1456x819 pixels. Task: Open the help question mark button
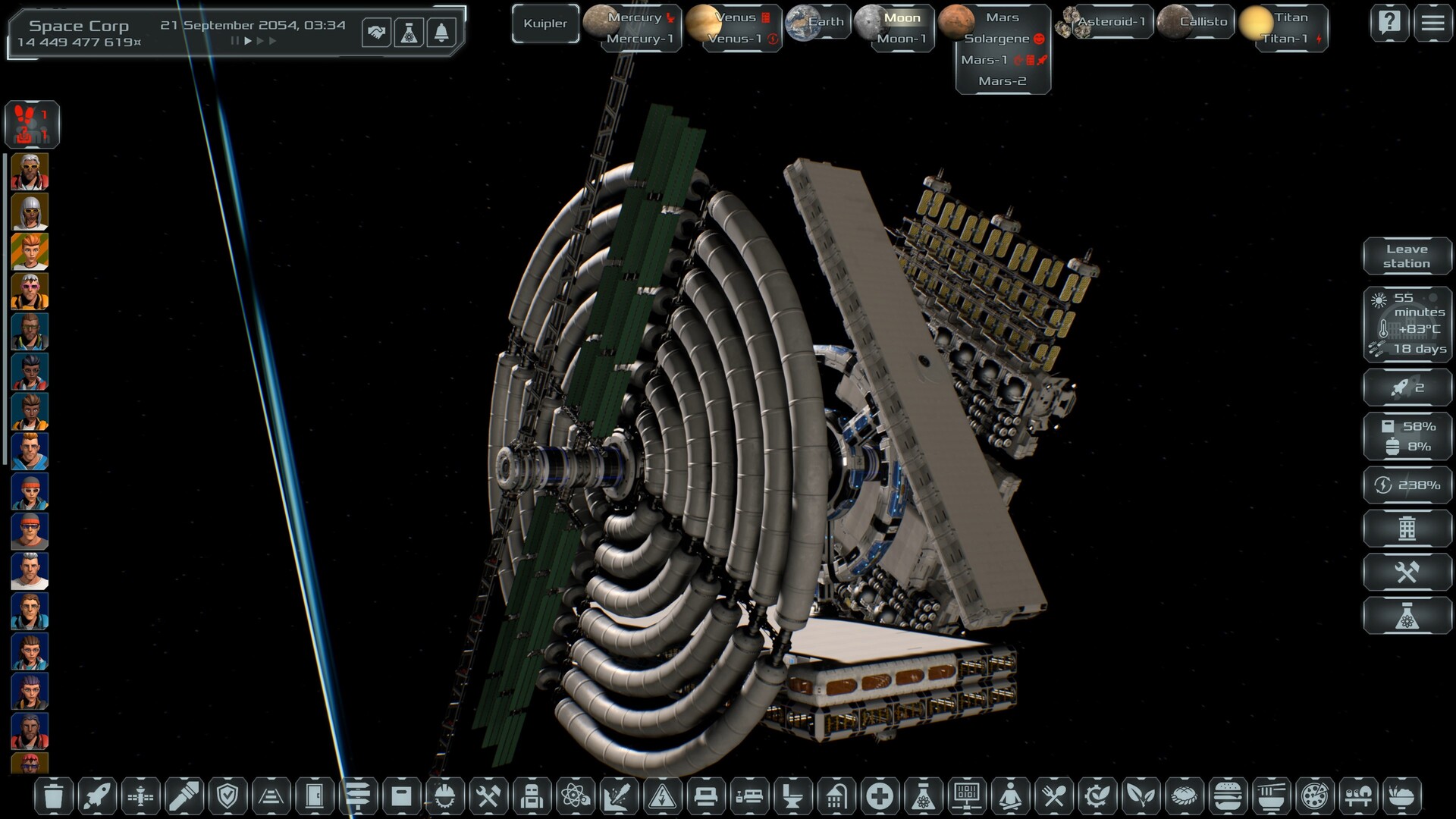point(1389,24)
